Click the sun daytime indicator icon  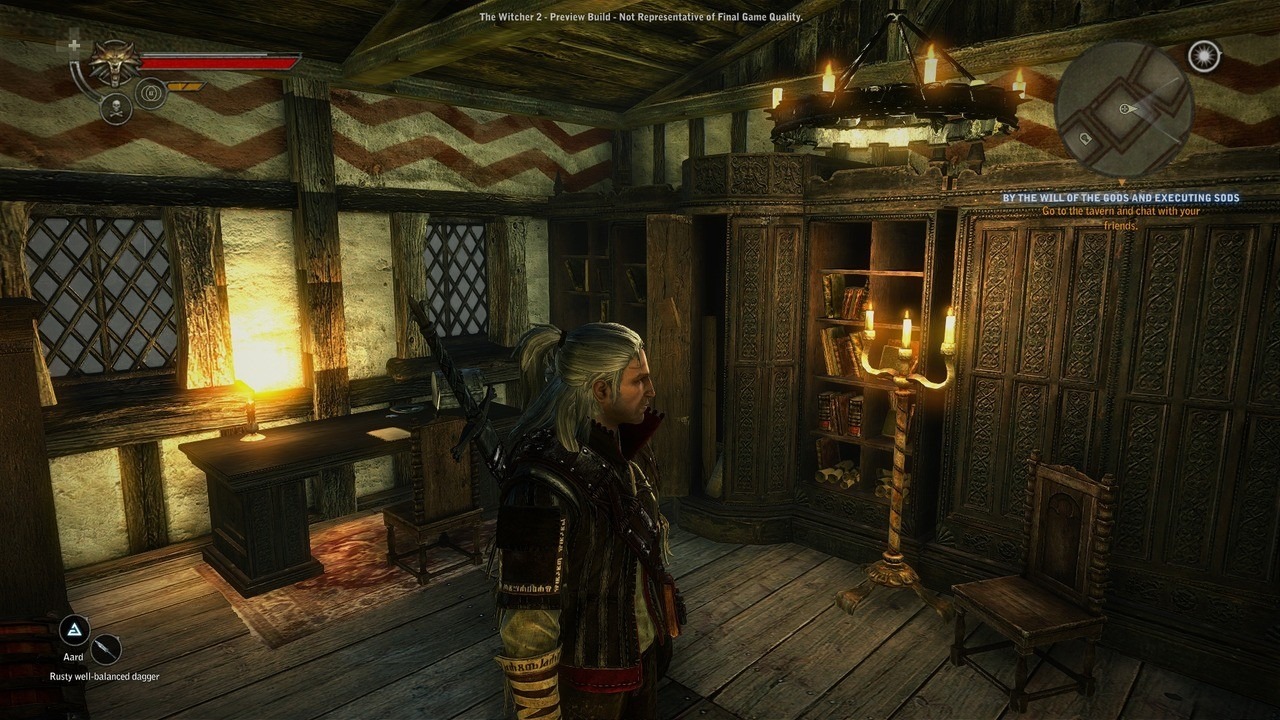point(1204,56)
